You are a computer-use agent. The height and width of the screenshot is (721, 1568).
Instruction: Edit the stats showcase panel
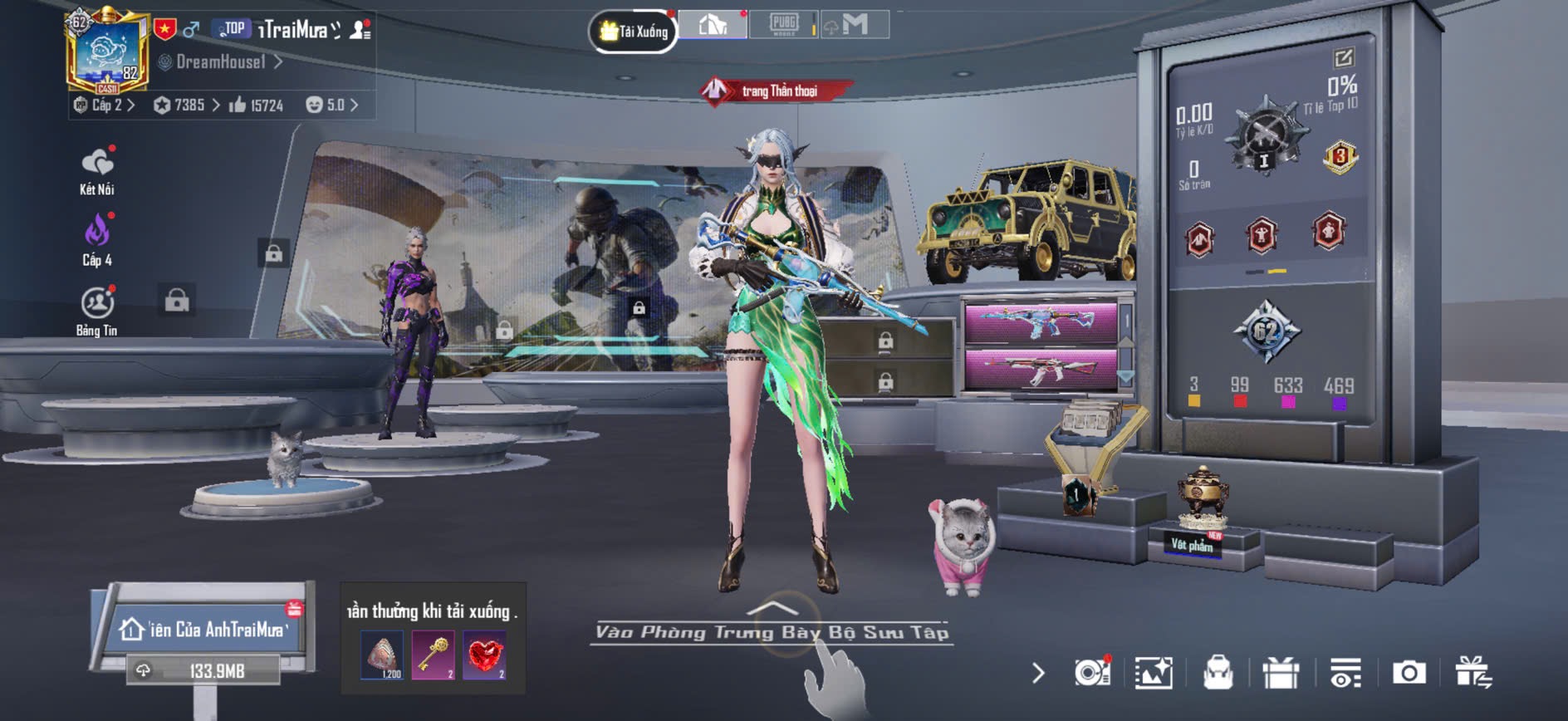pos(1344,57)
